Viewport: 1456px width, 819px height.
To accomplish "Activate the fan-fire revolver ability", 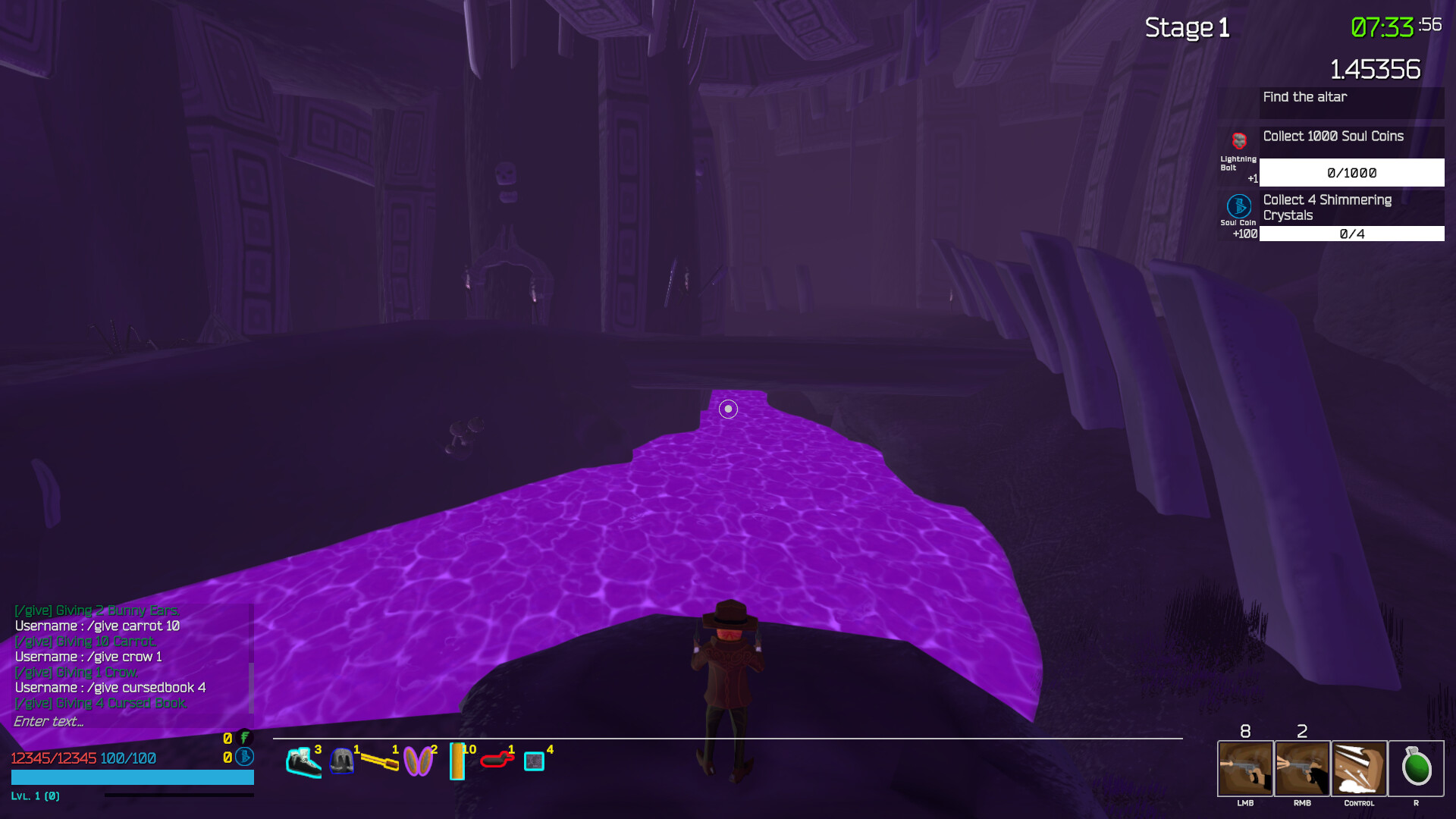I will tap(1302, 768).
